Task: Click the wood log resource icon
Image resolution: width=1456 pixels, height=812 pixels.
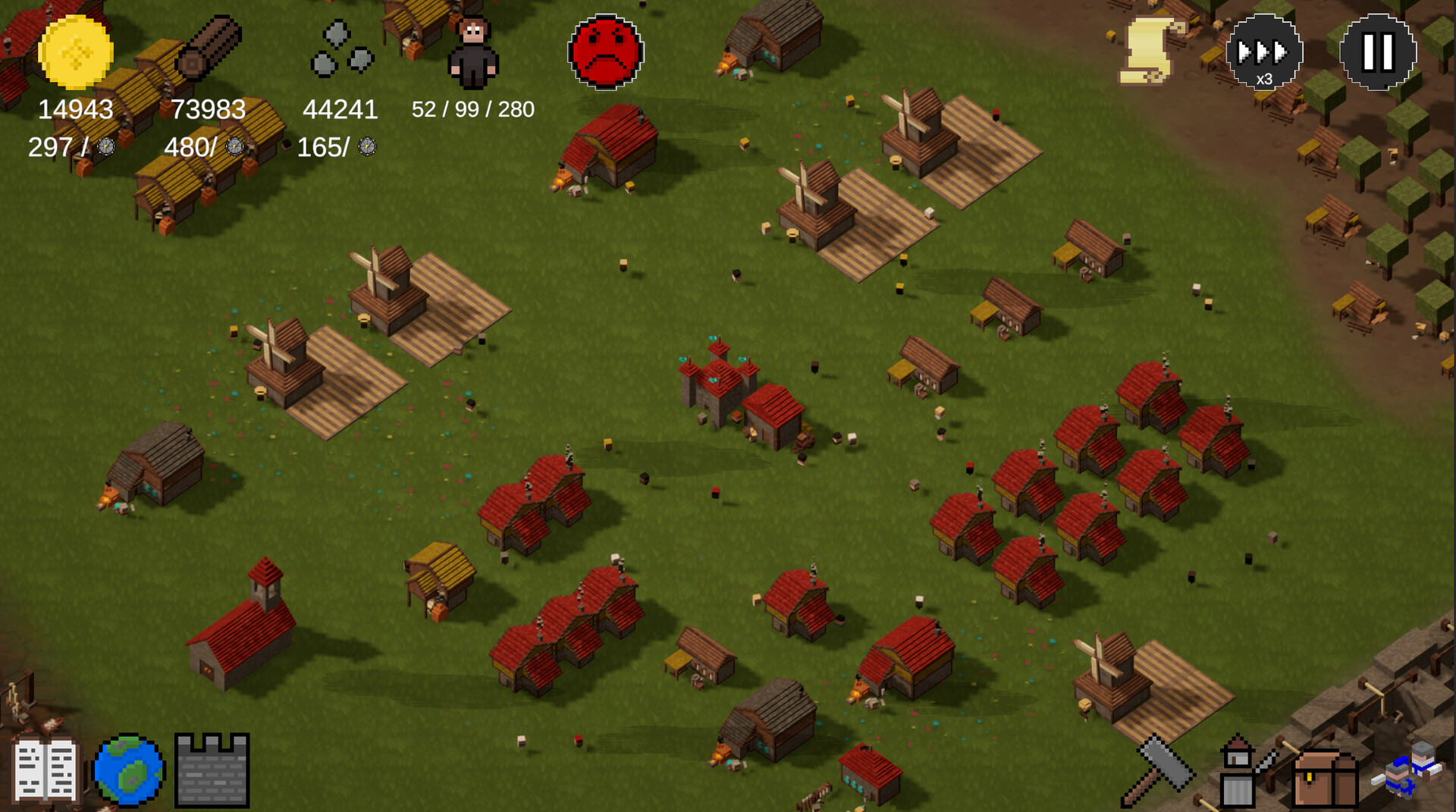Action: pos(206,49)
